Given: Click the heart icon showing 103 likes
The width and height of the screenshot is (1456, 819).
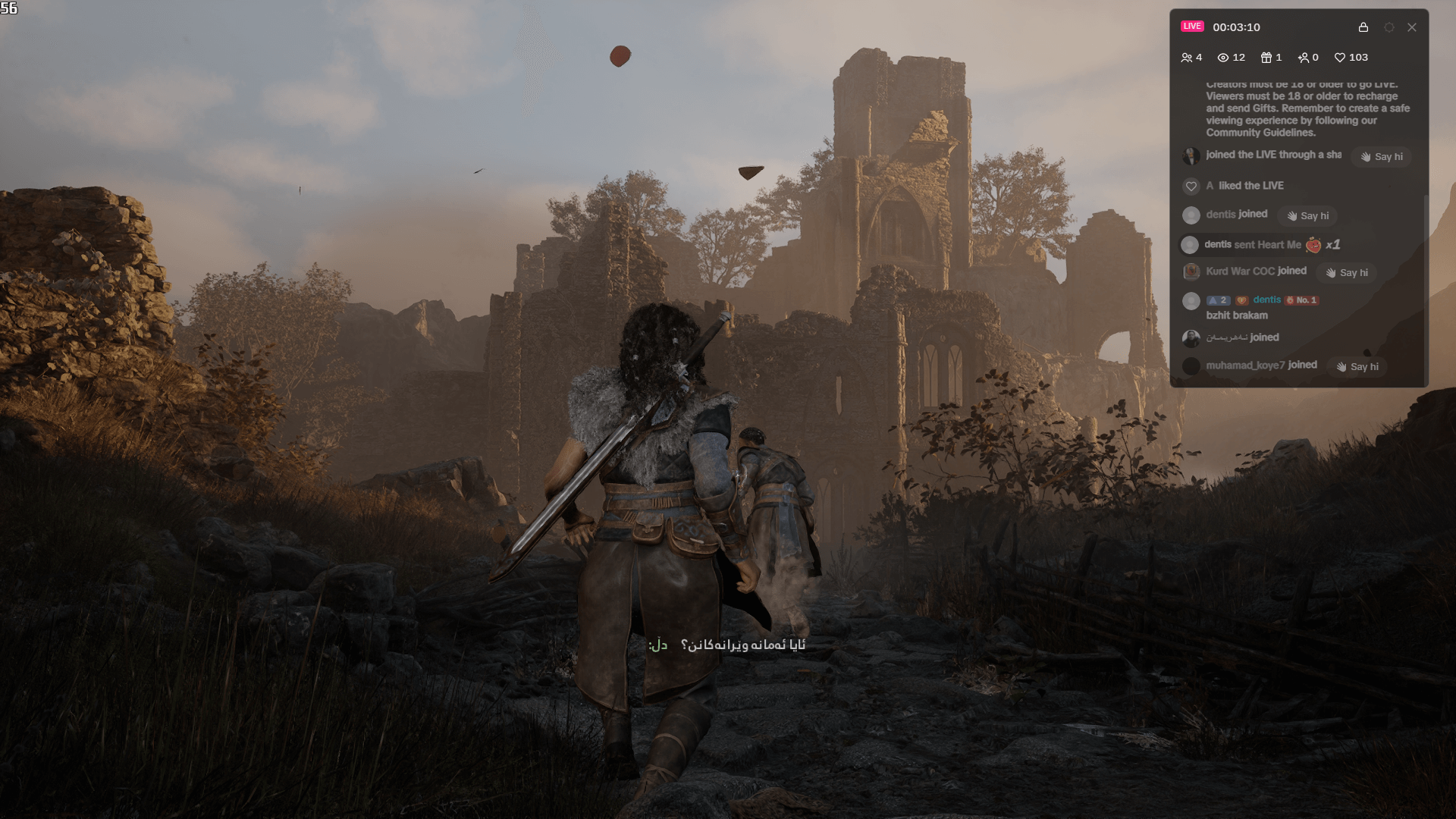Looking at the screenshot, I should pos(1338,57).
